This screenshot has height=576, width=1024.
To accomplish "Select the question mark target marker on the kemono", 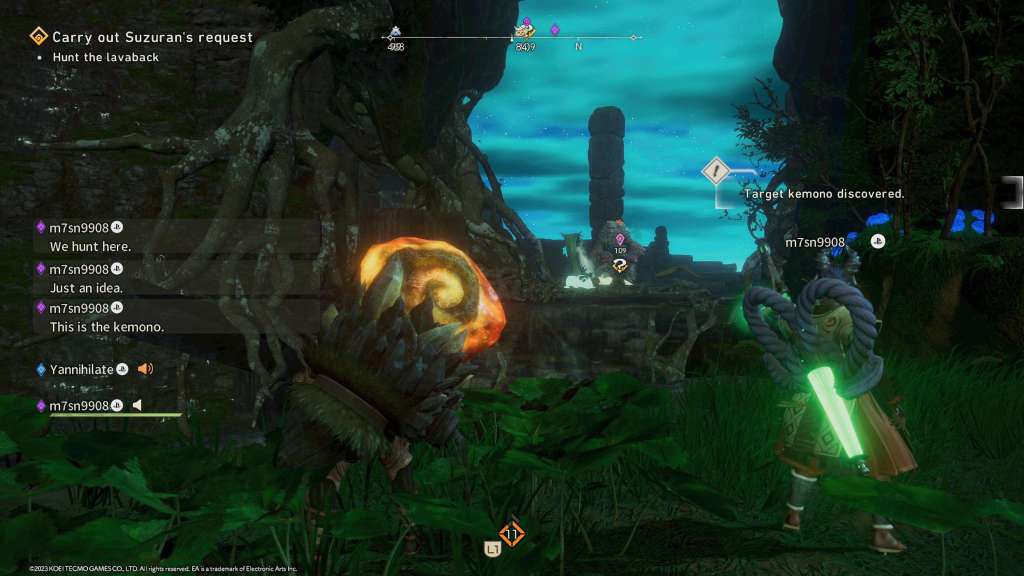I will [620, 265].
